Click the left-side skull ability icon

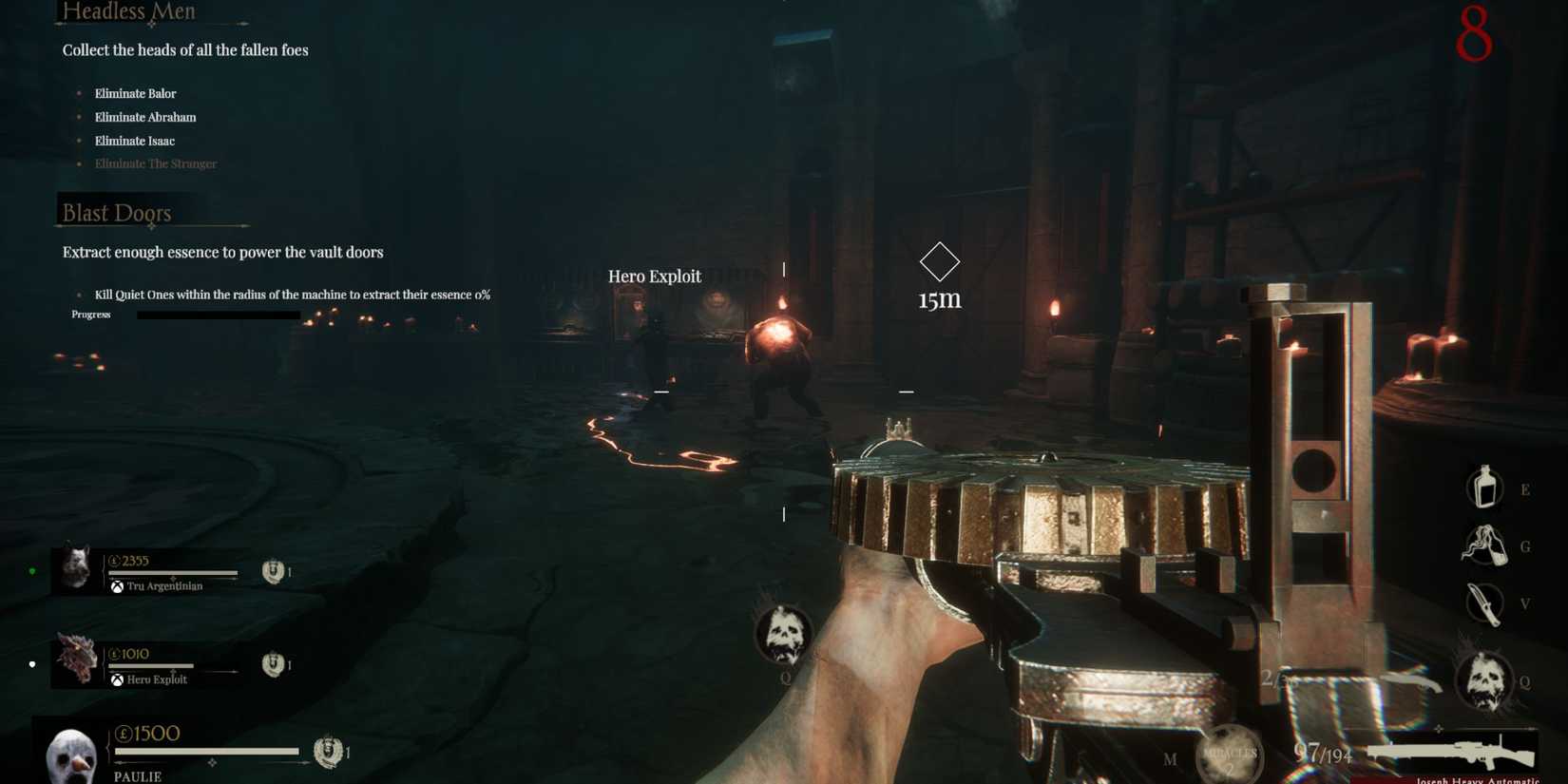[782, 635]
